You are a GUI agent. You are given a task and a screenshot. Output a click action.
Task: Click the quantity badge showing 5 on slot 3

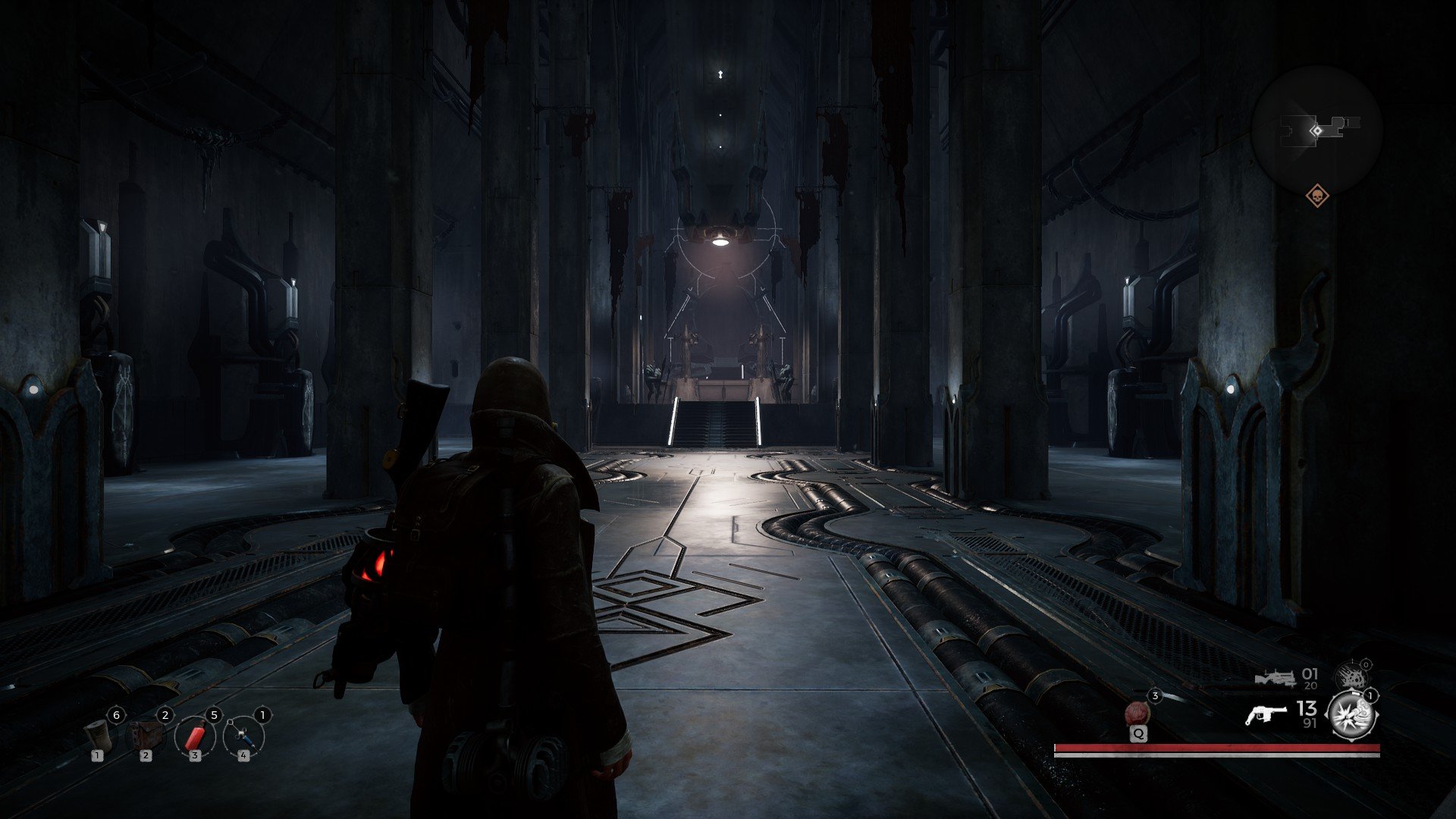[214, 714]
